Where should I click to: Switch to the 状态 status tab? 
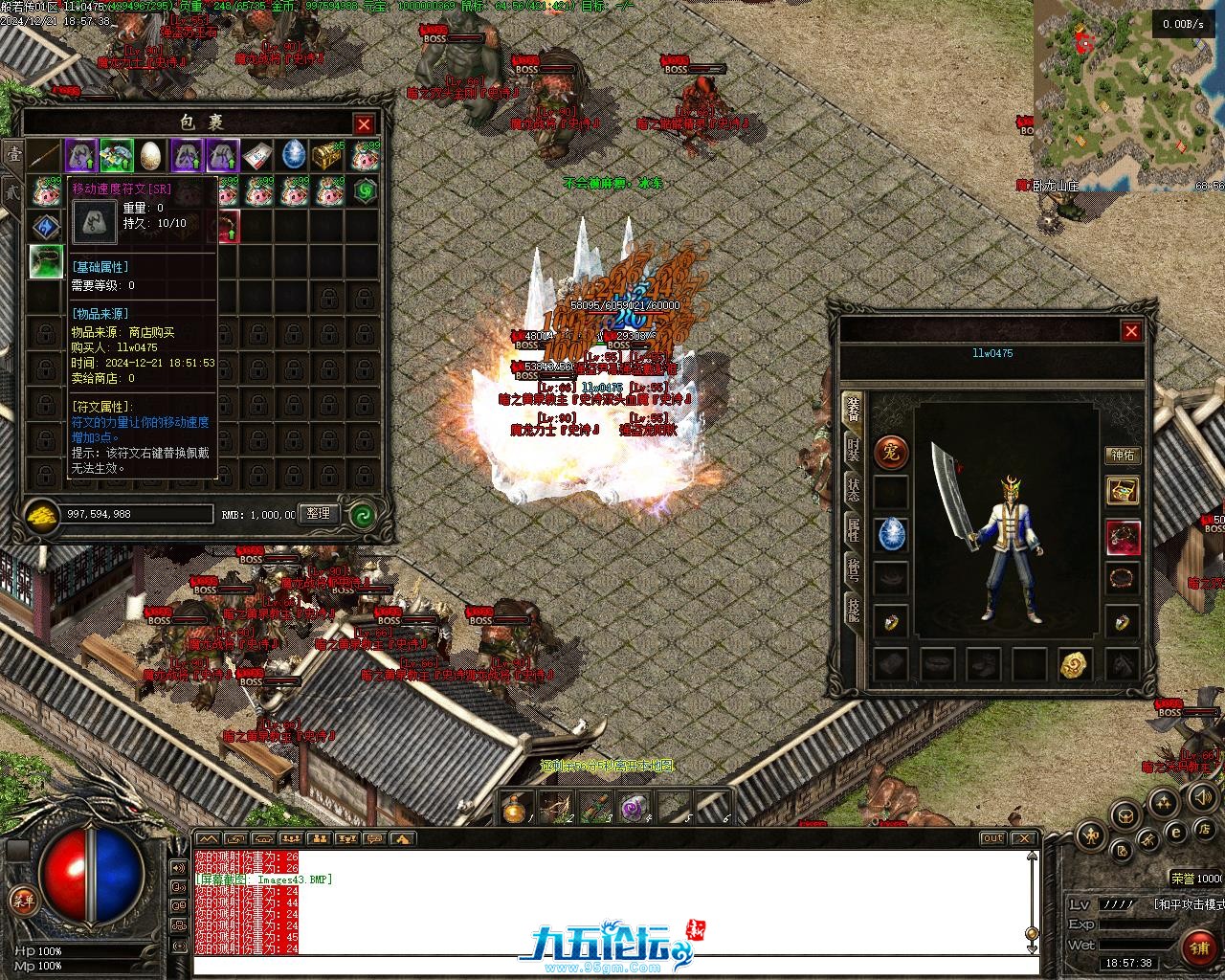click(852, 489)
